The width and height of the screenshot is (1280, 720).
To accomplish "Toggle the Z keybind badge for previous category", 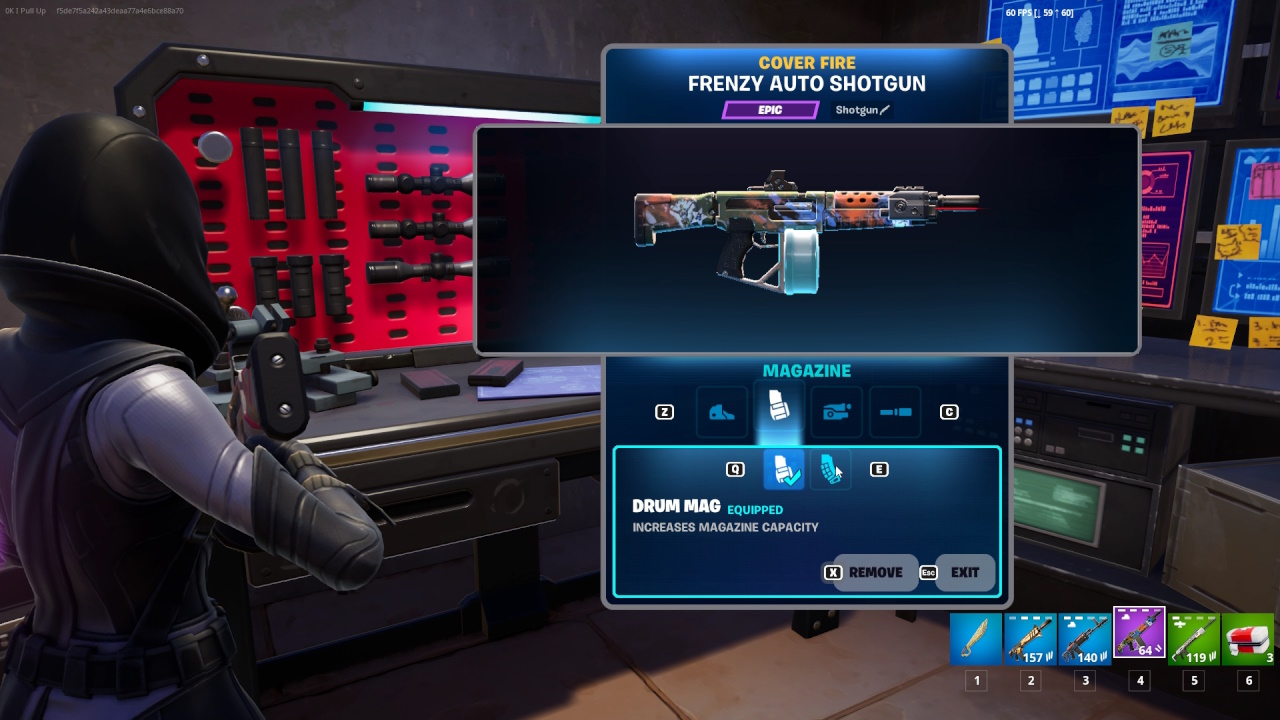I will (663, 411).
